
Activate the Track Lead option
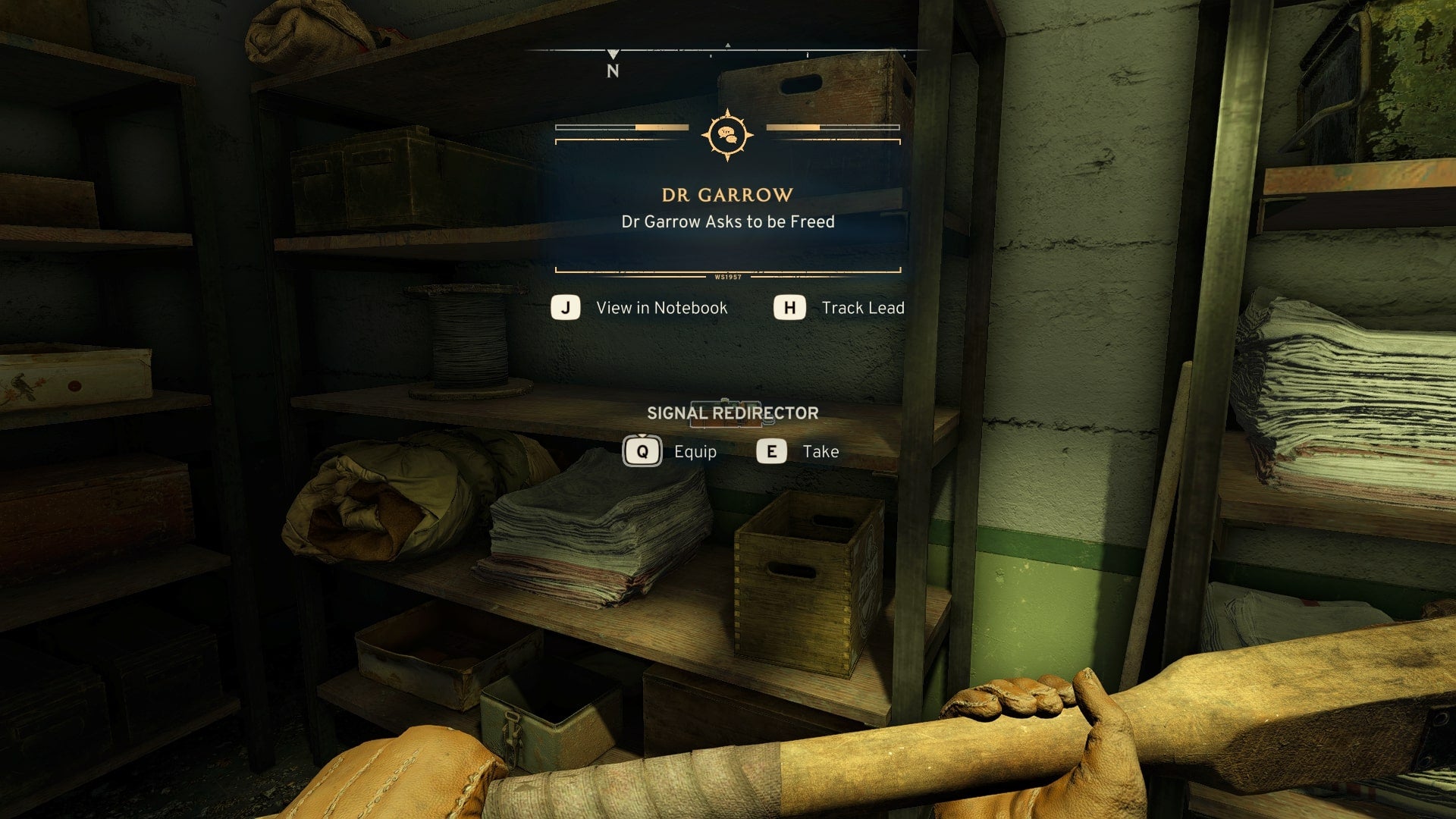[x=839, y=308]
